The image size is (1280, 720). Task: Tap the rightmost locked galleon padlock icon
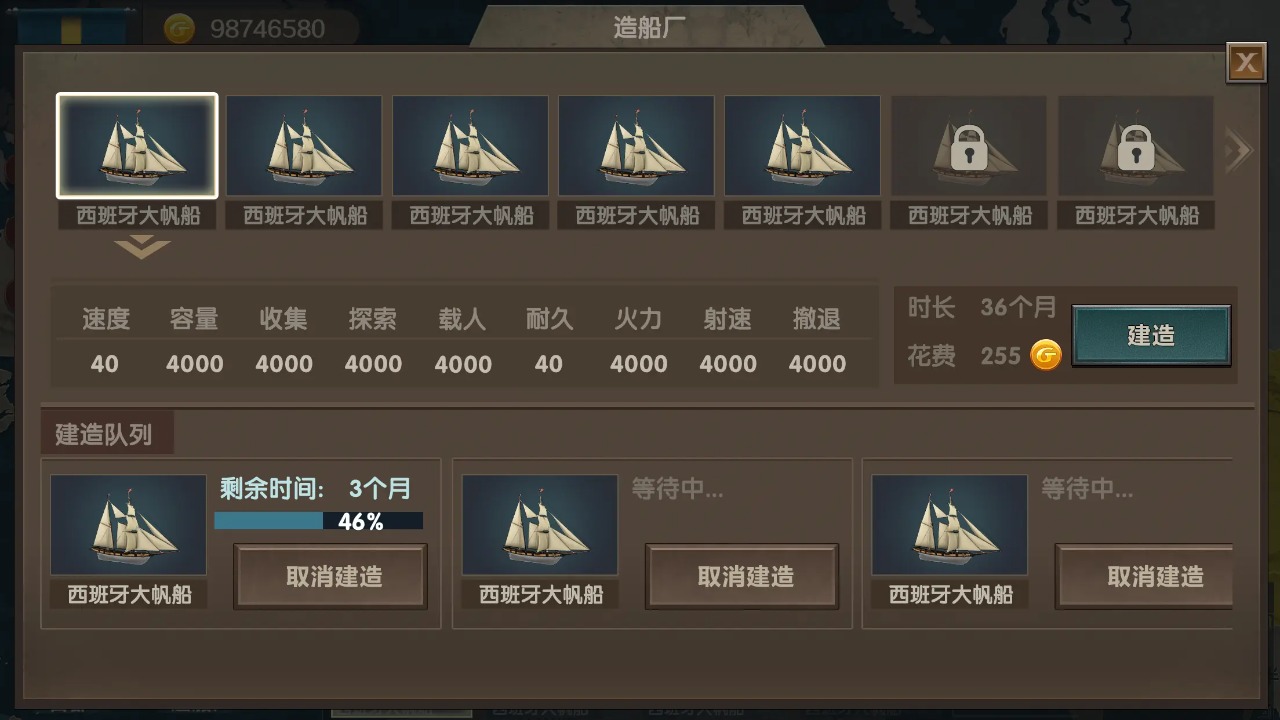1134,145
